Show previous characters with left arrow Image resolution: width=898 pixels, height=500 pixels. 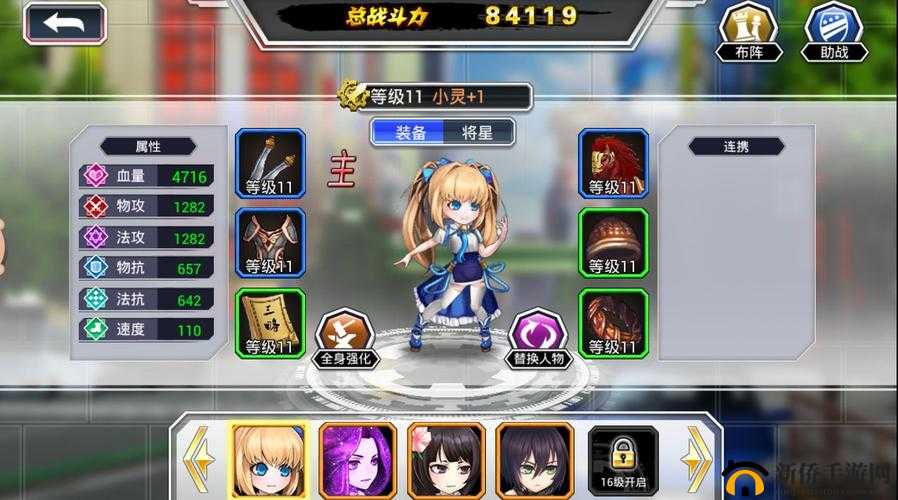tap(197, 459)
